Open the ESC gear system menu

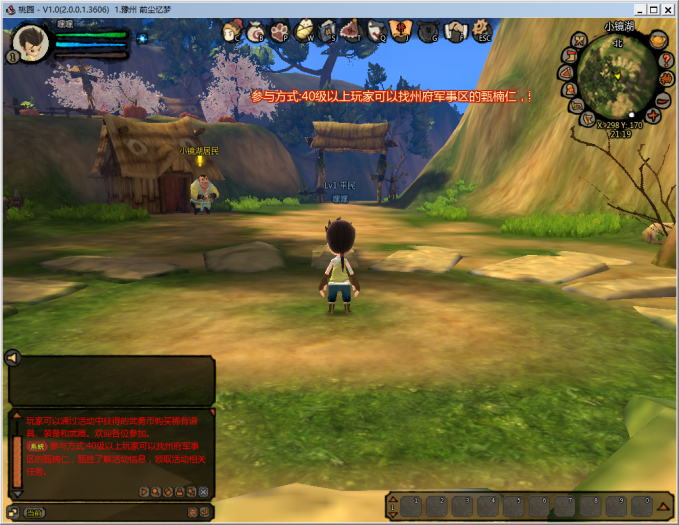480,32
